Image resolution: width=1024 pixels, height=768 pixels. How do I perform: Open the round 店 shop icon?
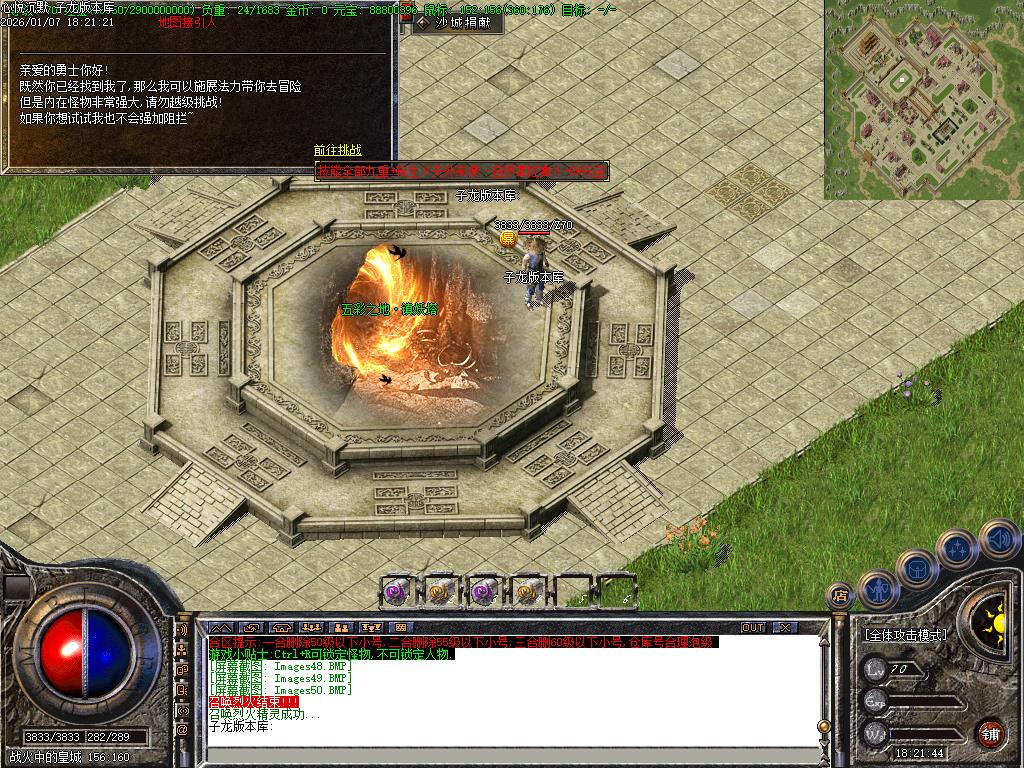pyautogui.click(x=840, y=596)
